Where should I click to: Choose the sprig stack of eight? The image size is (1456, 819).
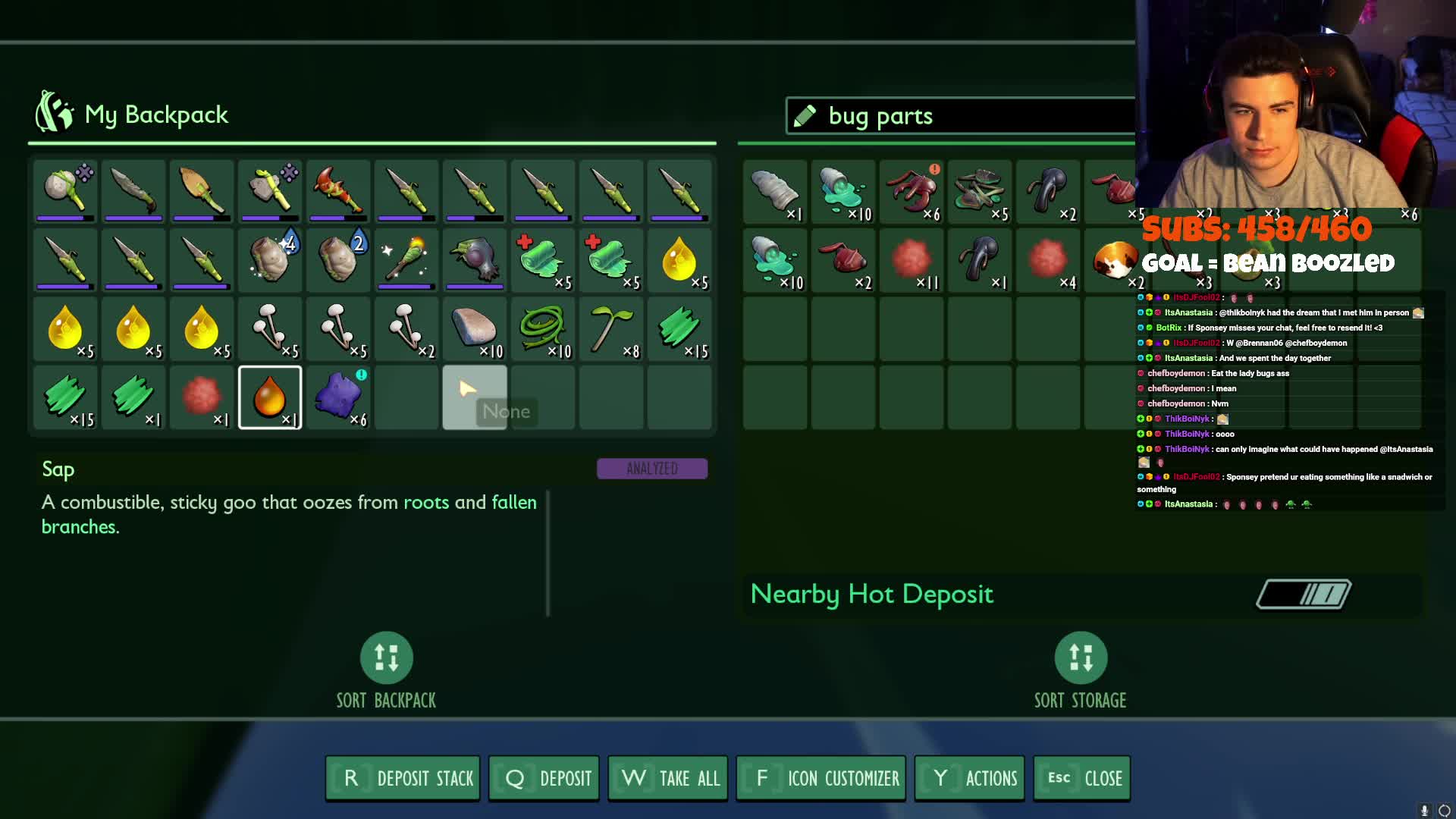click(611, 329)
